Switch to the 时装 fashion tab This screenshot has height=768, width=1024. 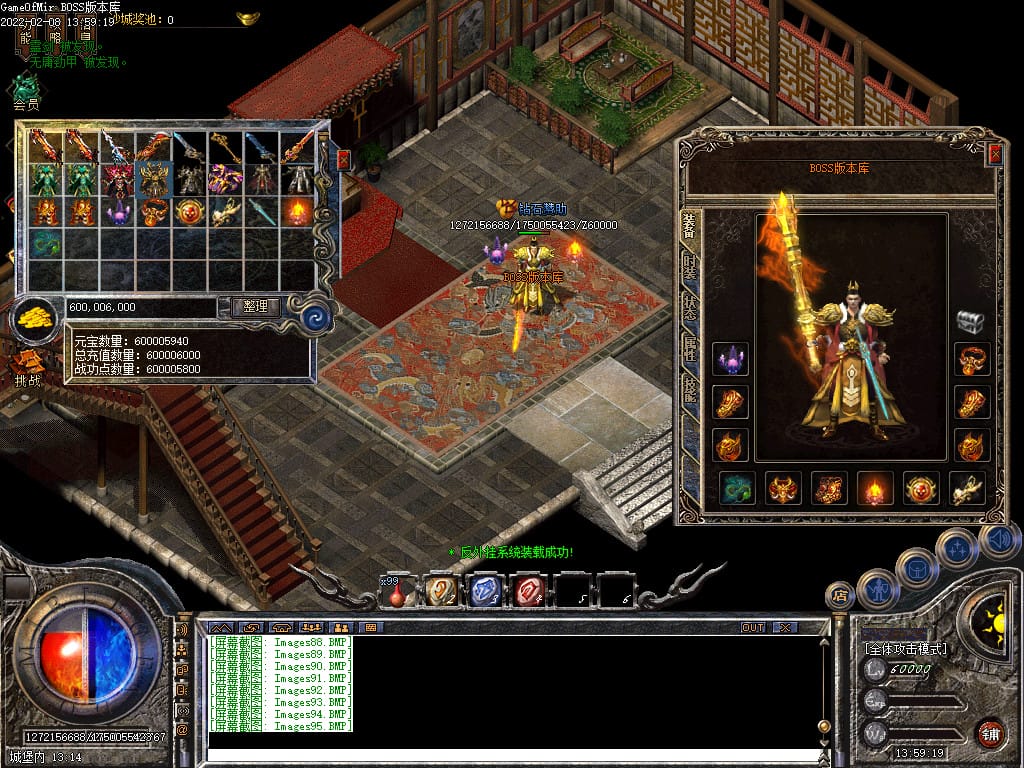[690, 267]
